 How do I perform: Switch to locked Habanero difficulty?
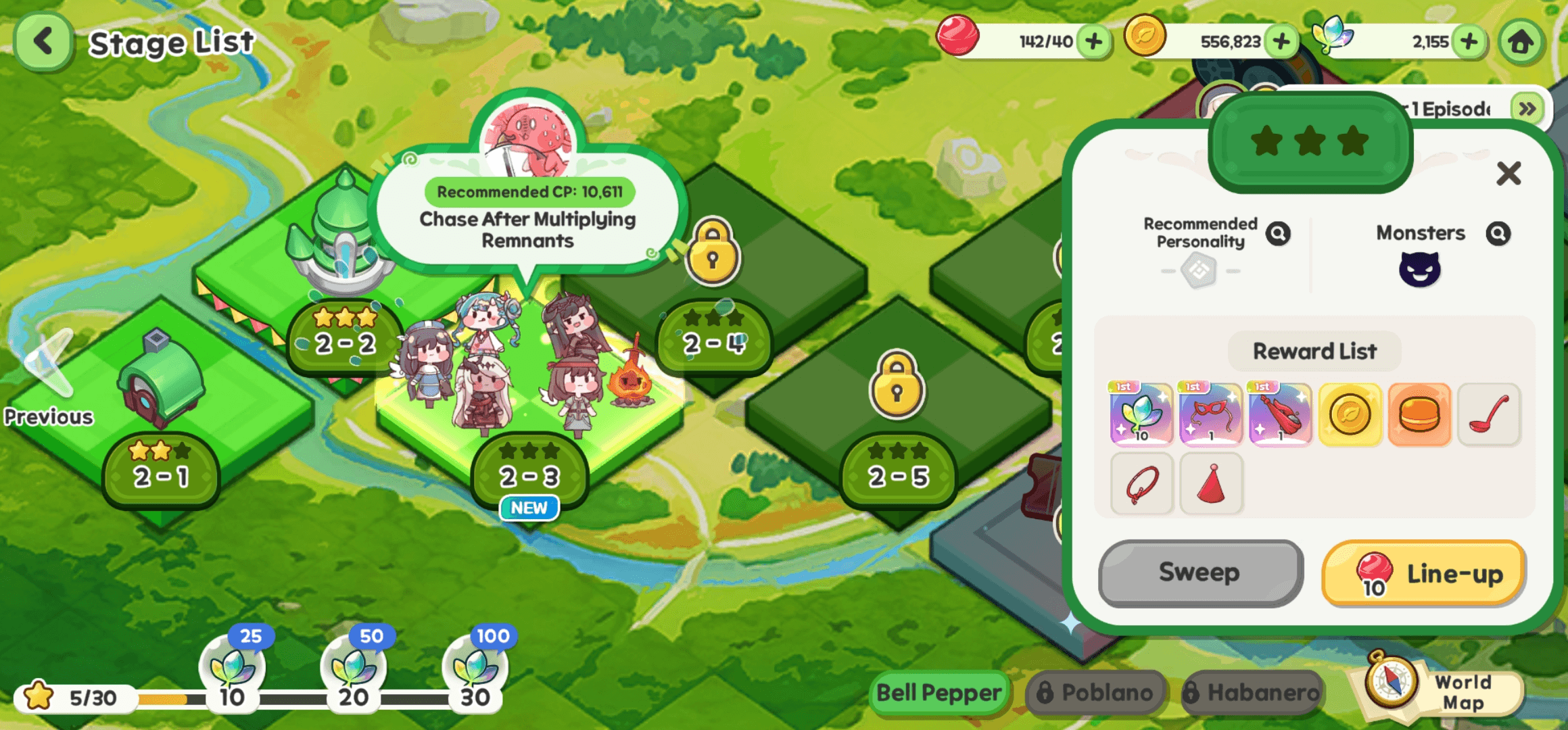[x=1252, y=693]
